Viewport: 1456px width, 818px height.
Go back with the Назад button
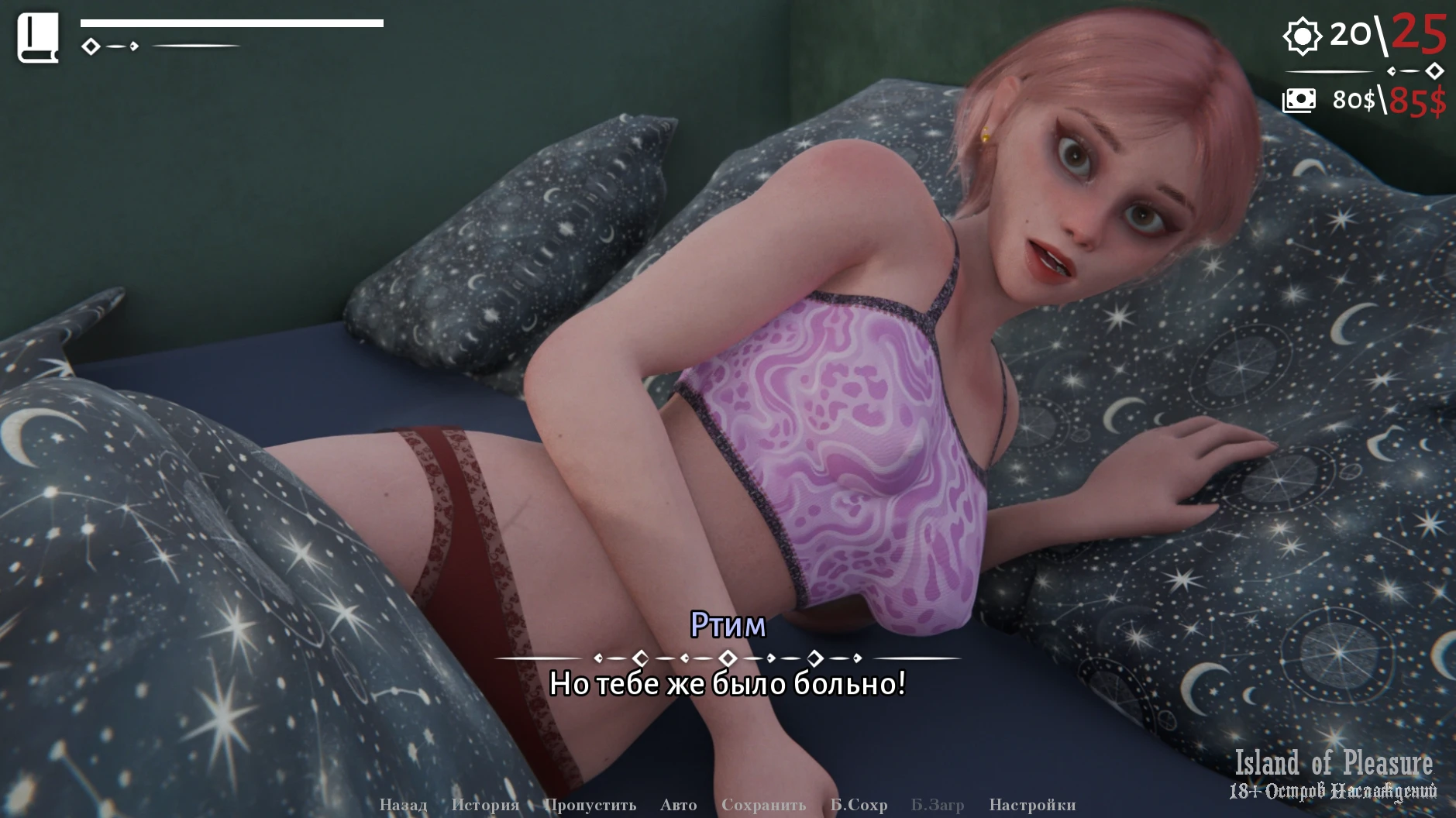click(x=403, y=805)
